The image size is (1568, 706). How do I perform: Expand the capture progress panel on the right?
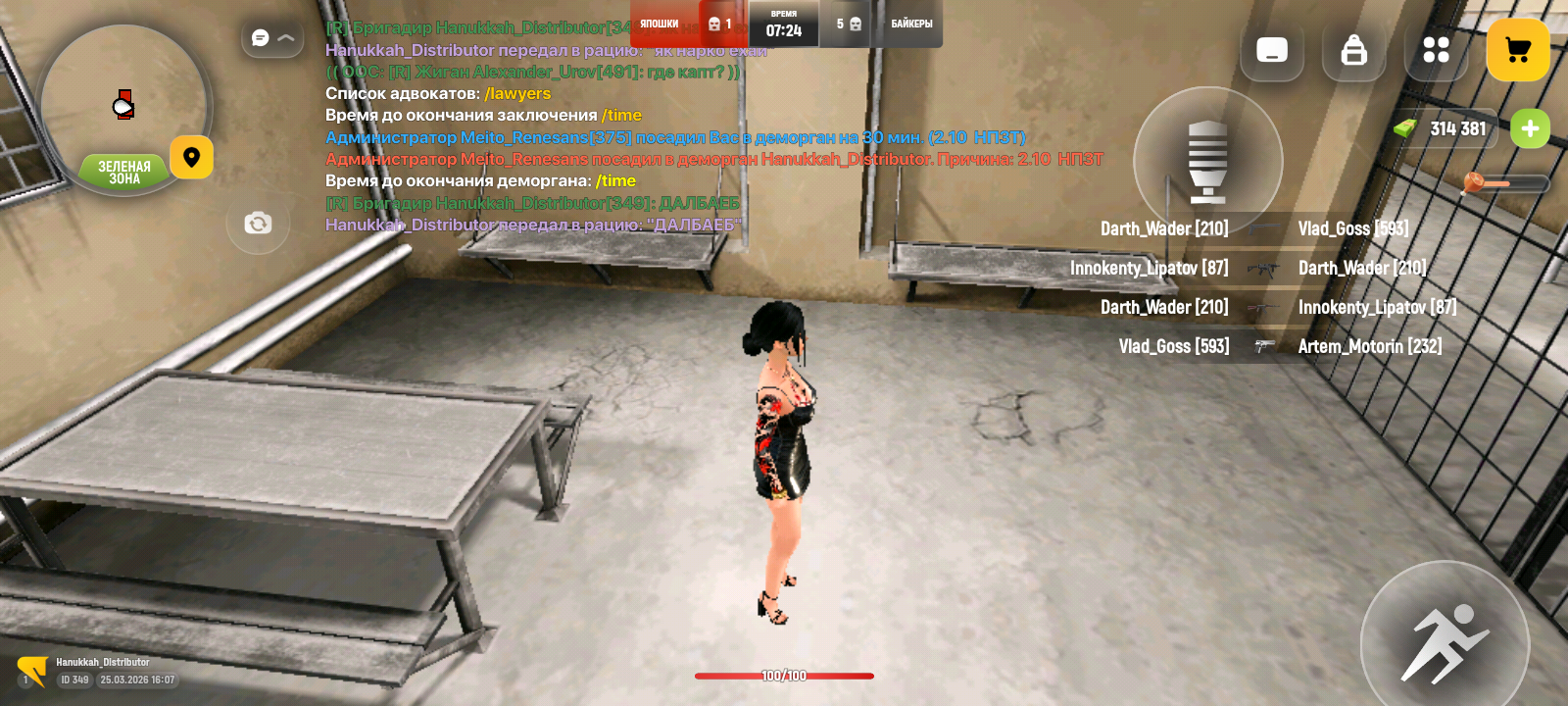click(x=1208, y=160)
